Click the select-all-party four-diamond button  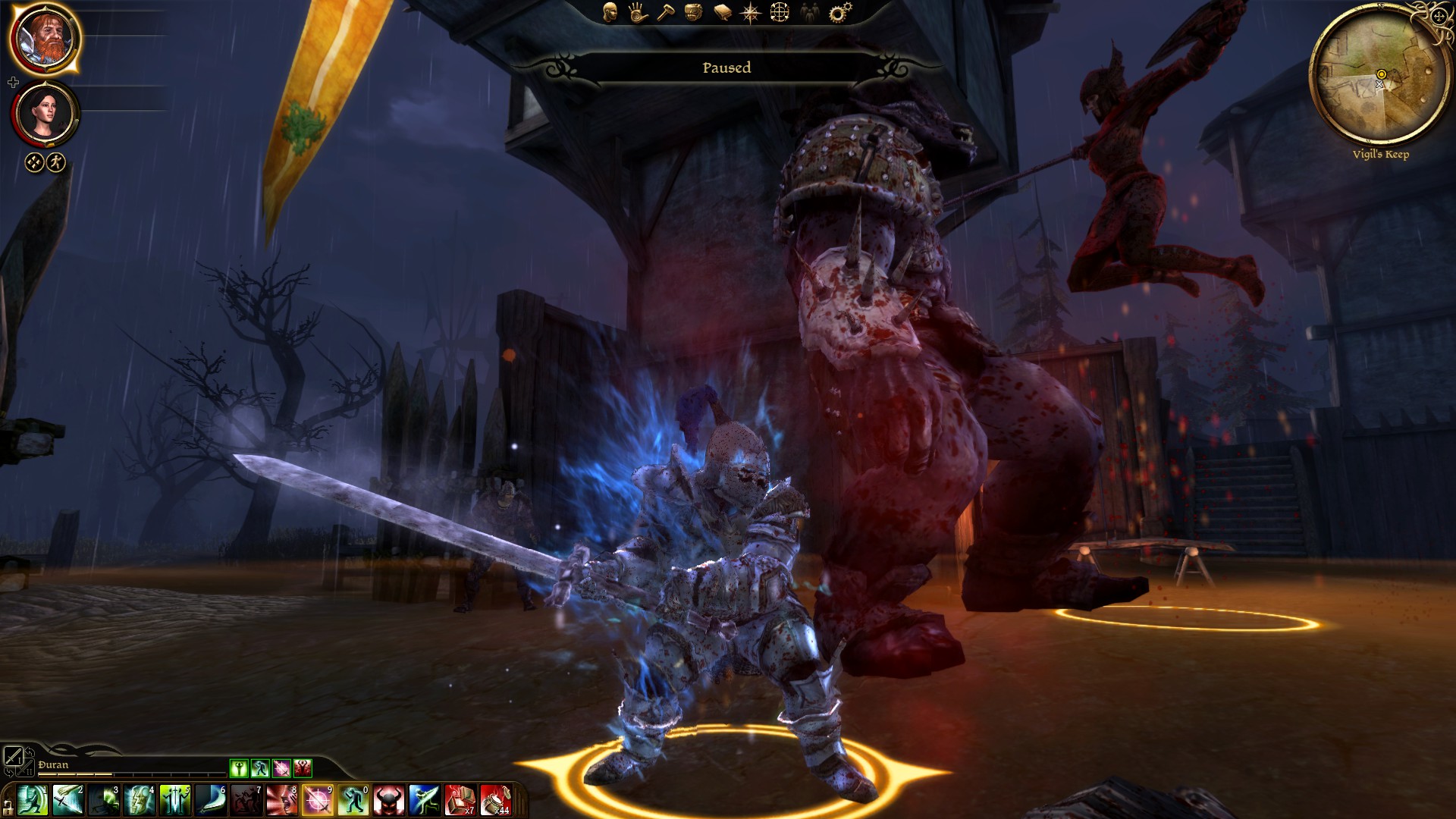click(x=34, y=162)
